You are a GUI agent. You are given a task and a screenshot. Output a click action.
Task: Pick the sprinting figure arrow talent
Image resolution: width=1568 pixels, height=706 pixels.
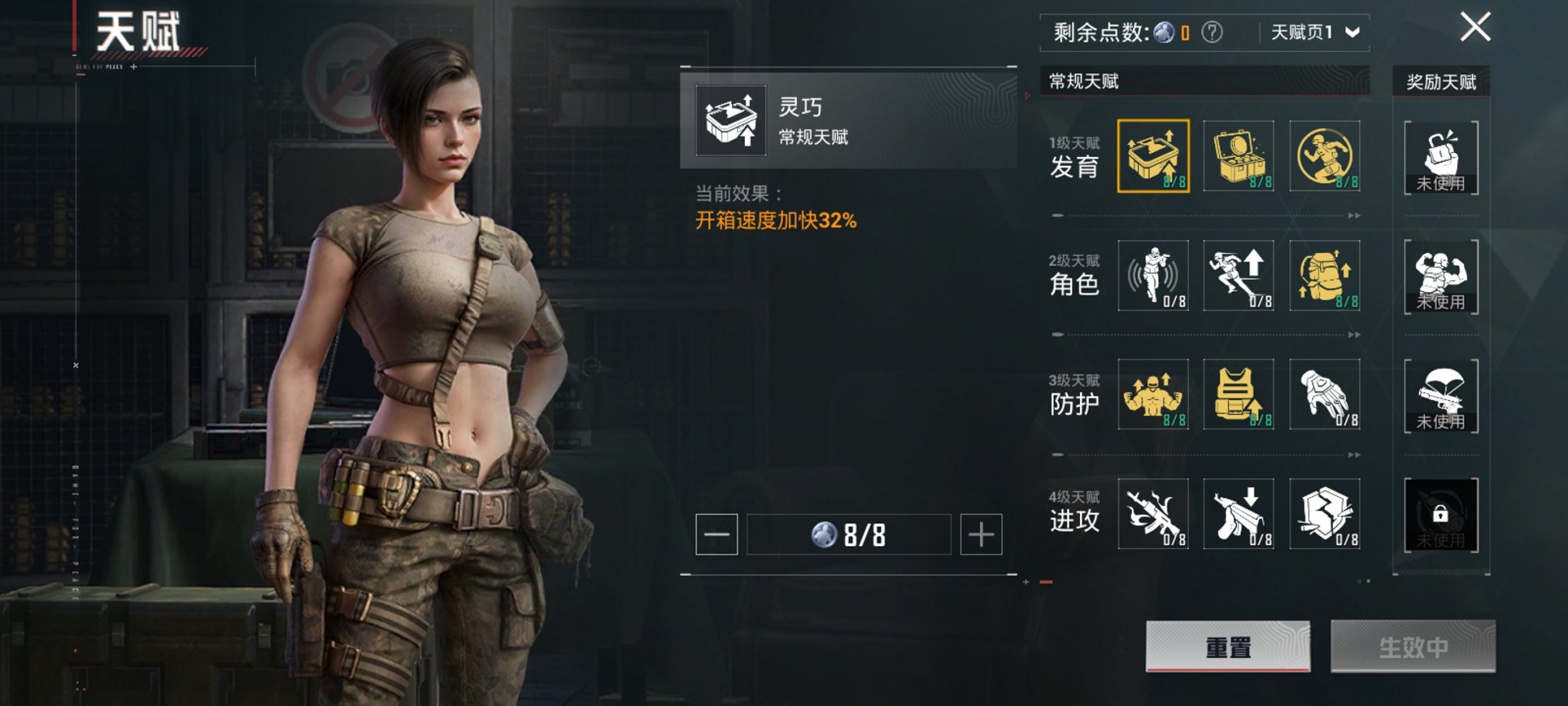[1238, 275]
